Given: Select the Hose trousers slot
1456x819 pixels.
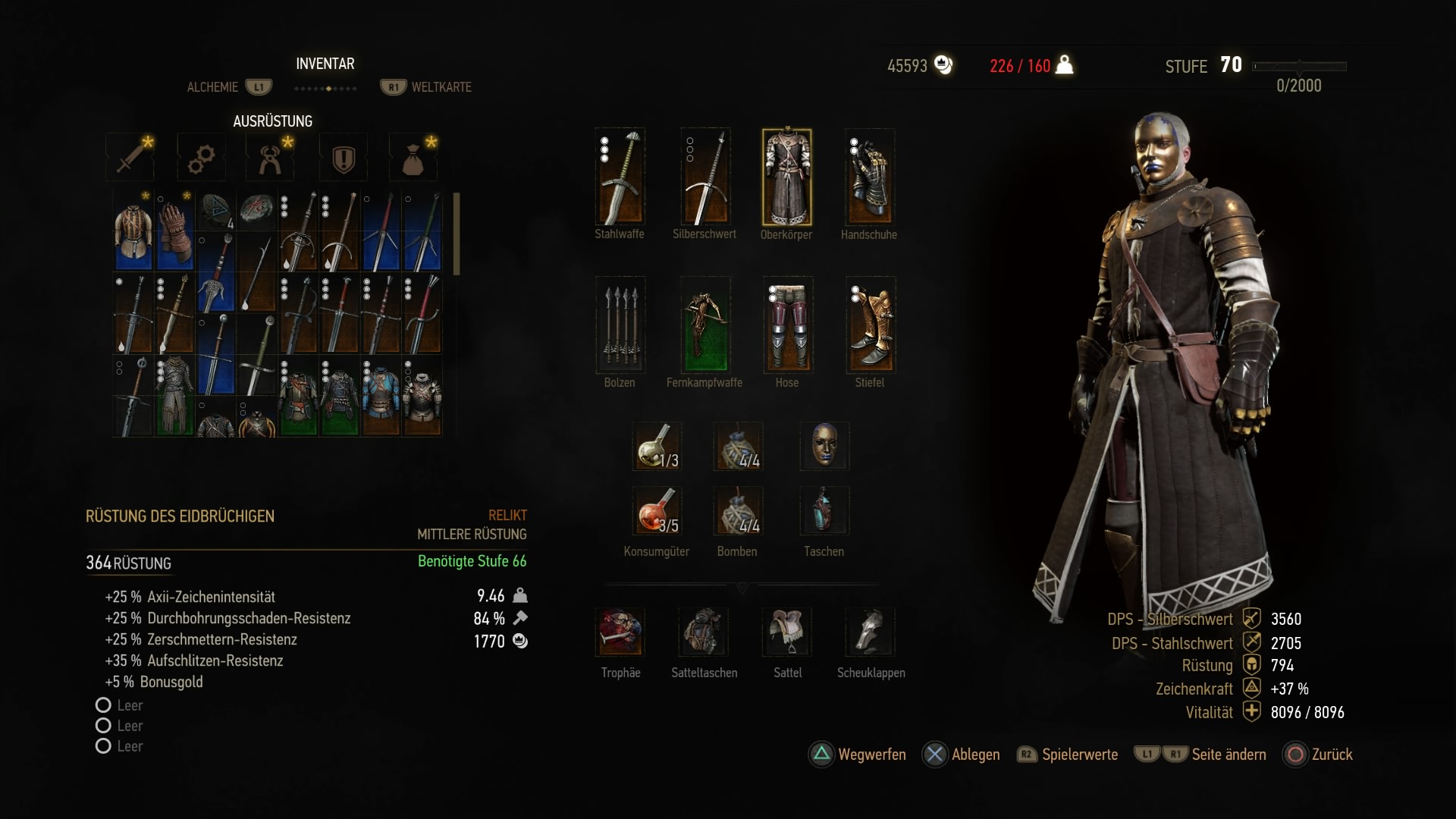Looking at the screenshot, I should (x=788, y=325).
